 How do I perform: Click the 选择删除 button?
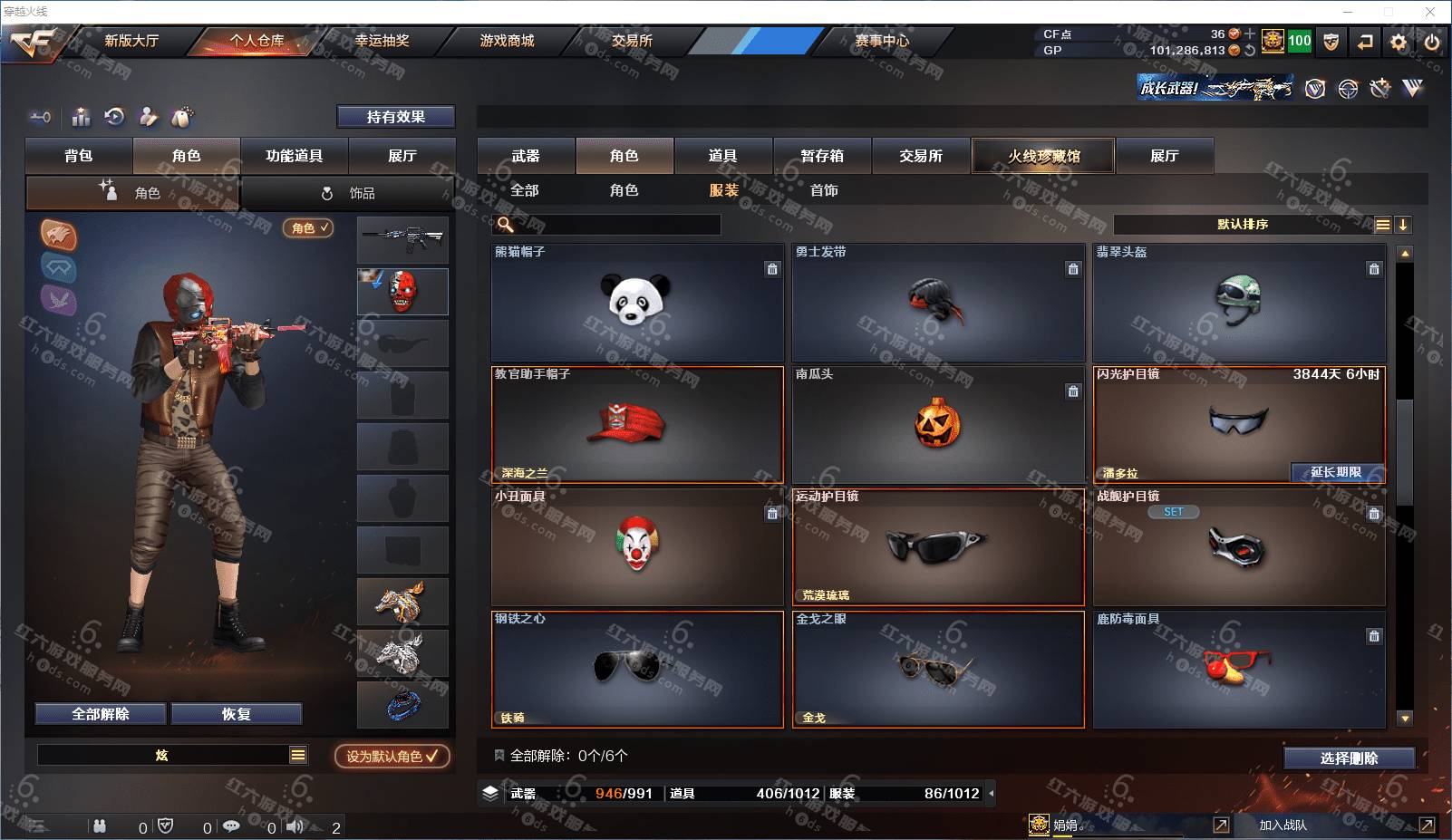(1349, 758)
